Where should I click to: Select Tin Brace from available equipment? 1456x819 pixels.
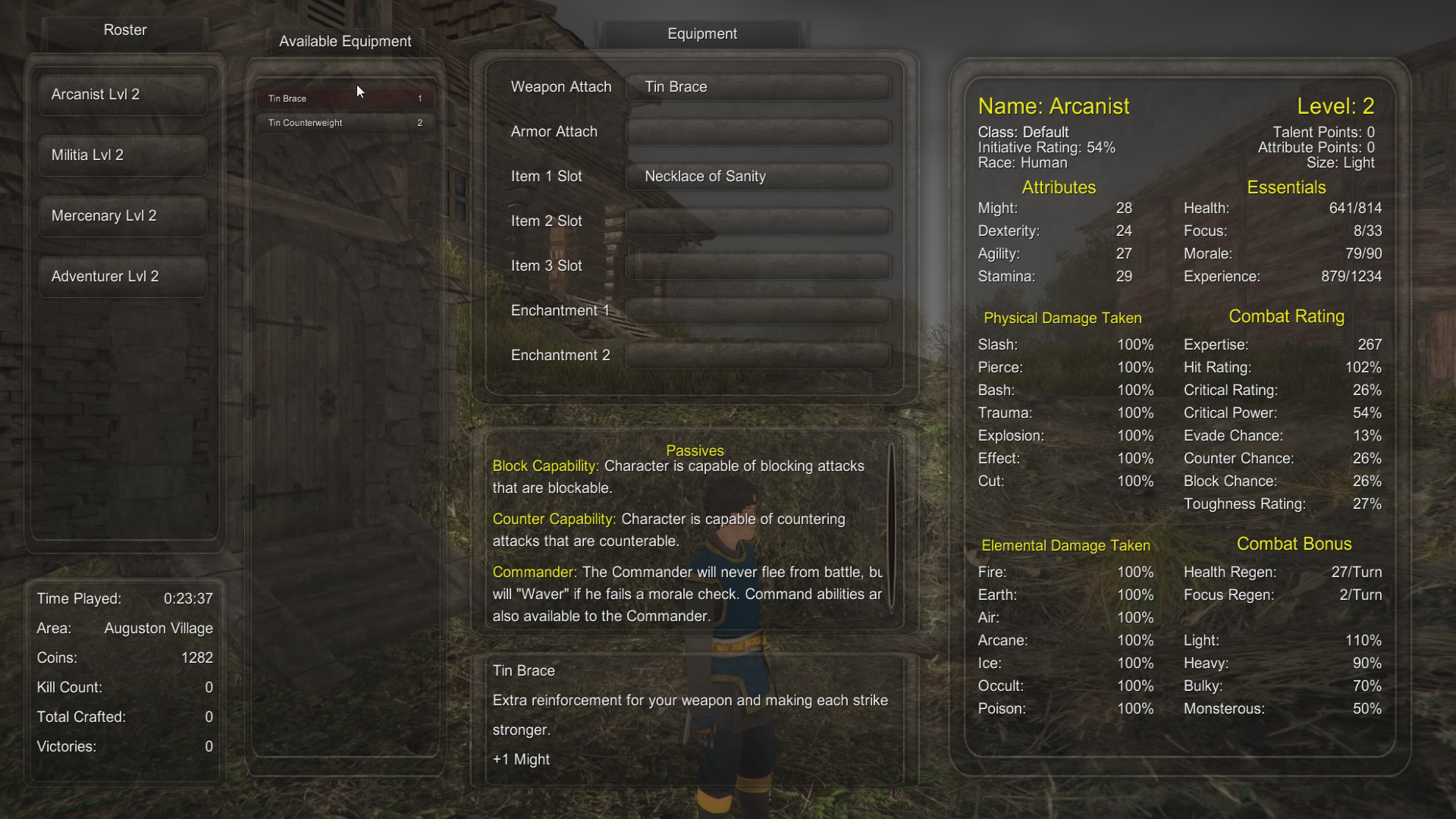click(345, 98)
